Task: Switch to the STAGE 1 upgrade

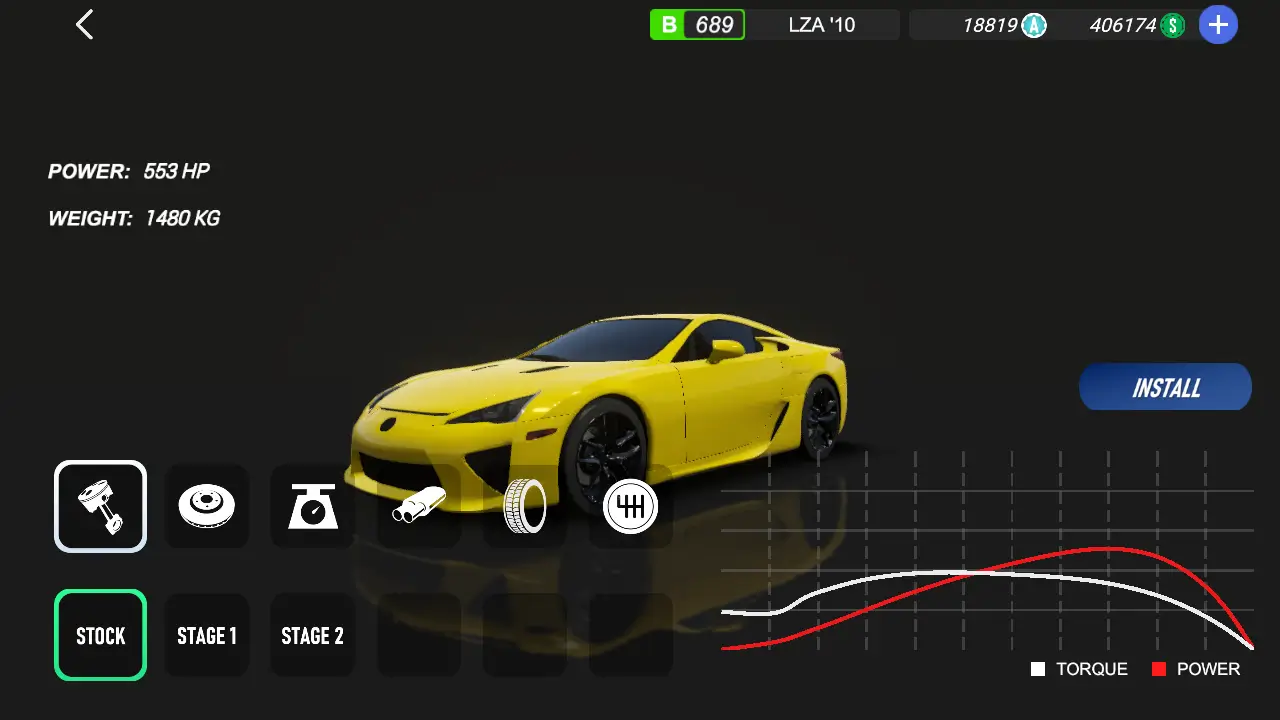Action: tap(207, 635)
